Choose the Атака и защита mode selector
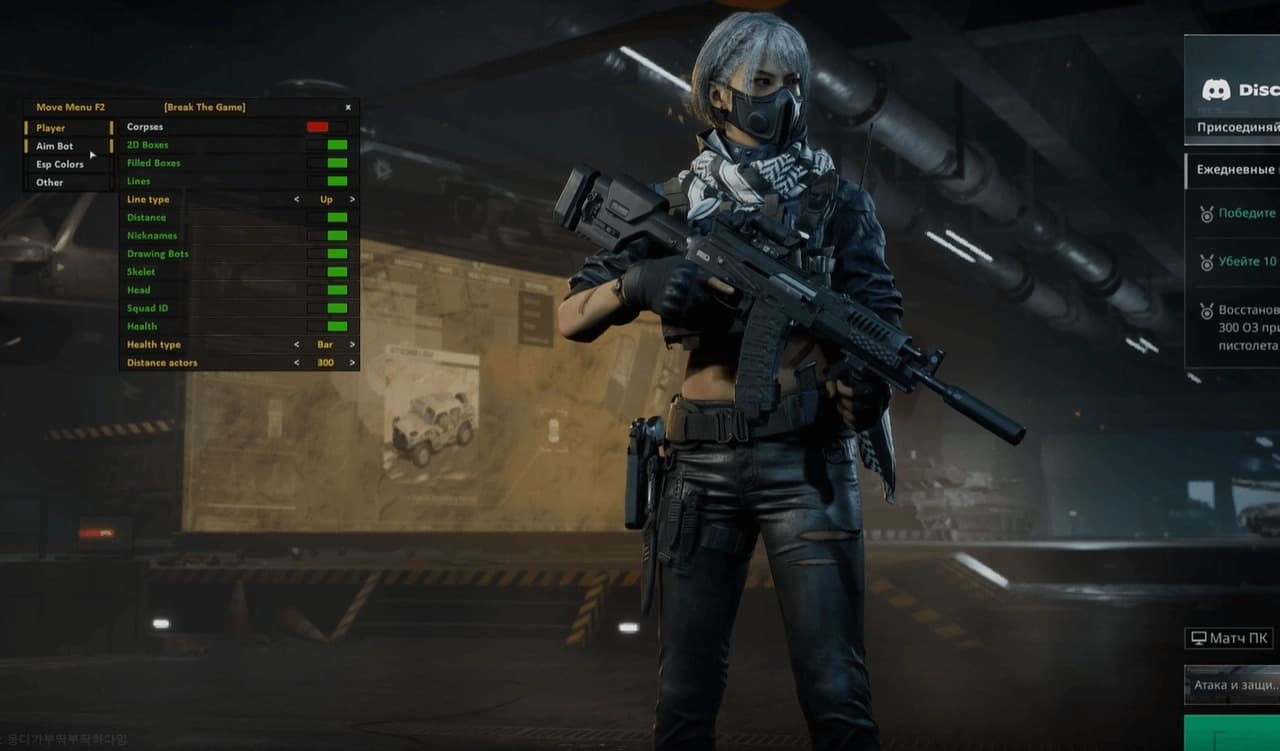 (x=1233, y=686)
